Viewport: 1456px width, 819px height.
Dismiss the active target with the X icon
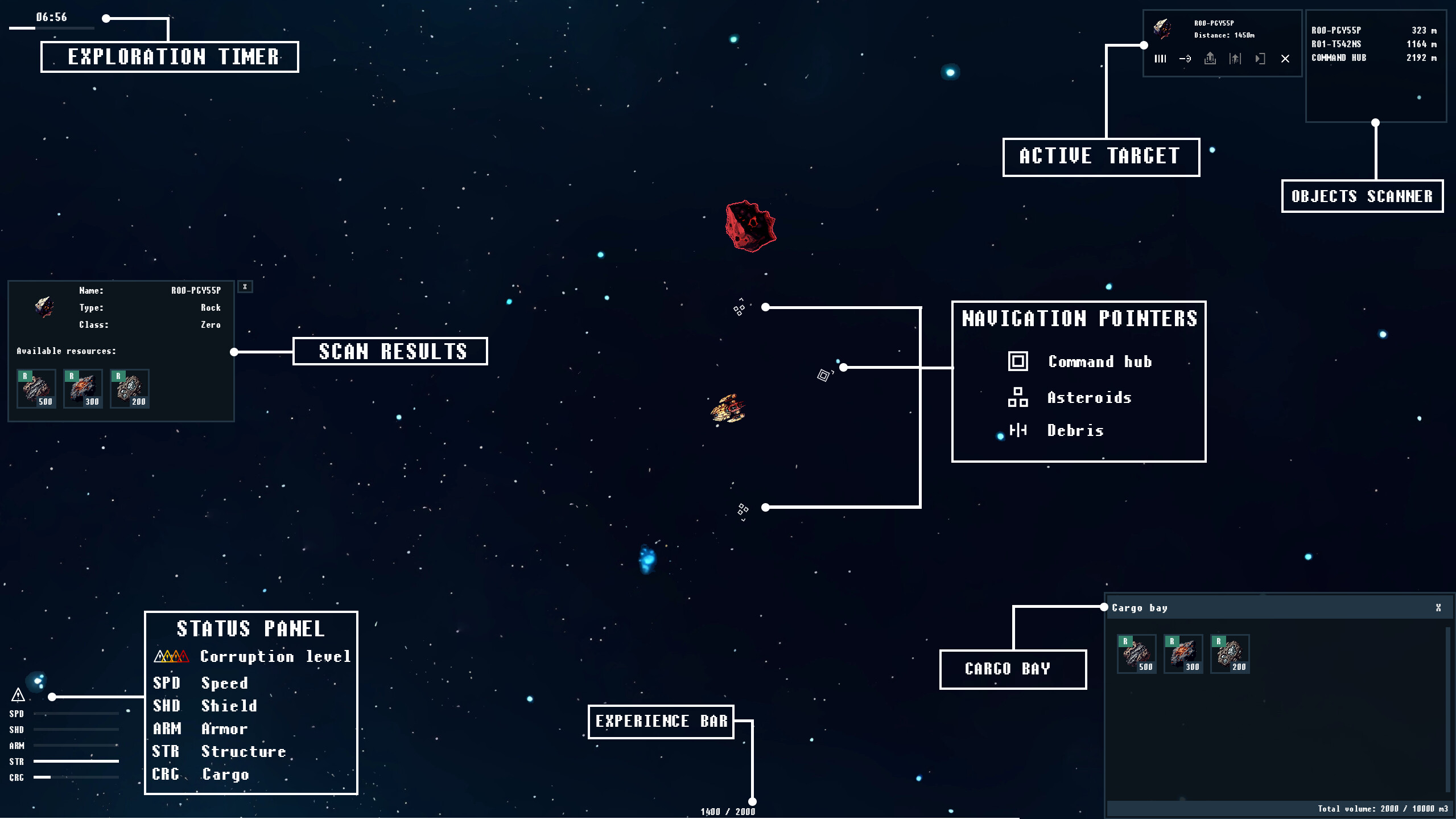click(1285, 59)
